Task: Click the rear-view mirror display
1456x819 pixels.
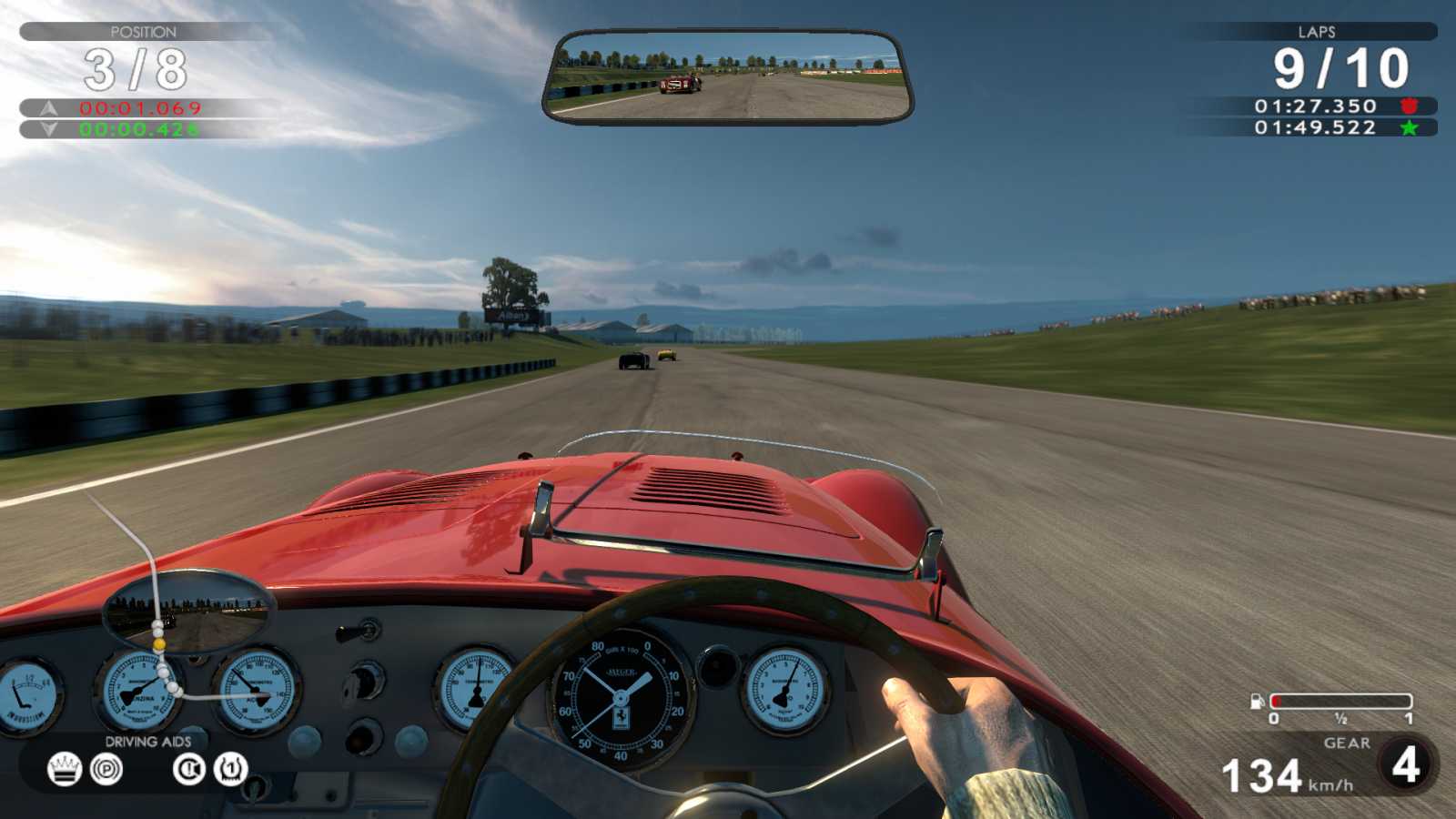Action: click(728, 77)
